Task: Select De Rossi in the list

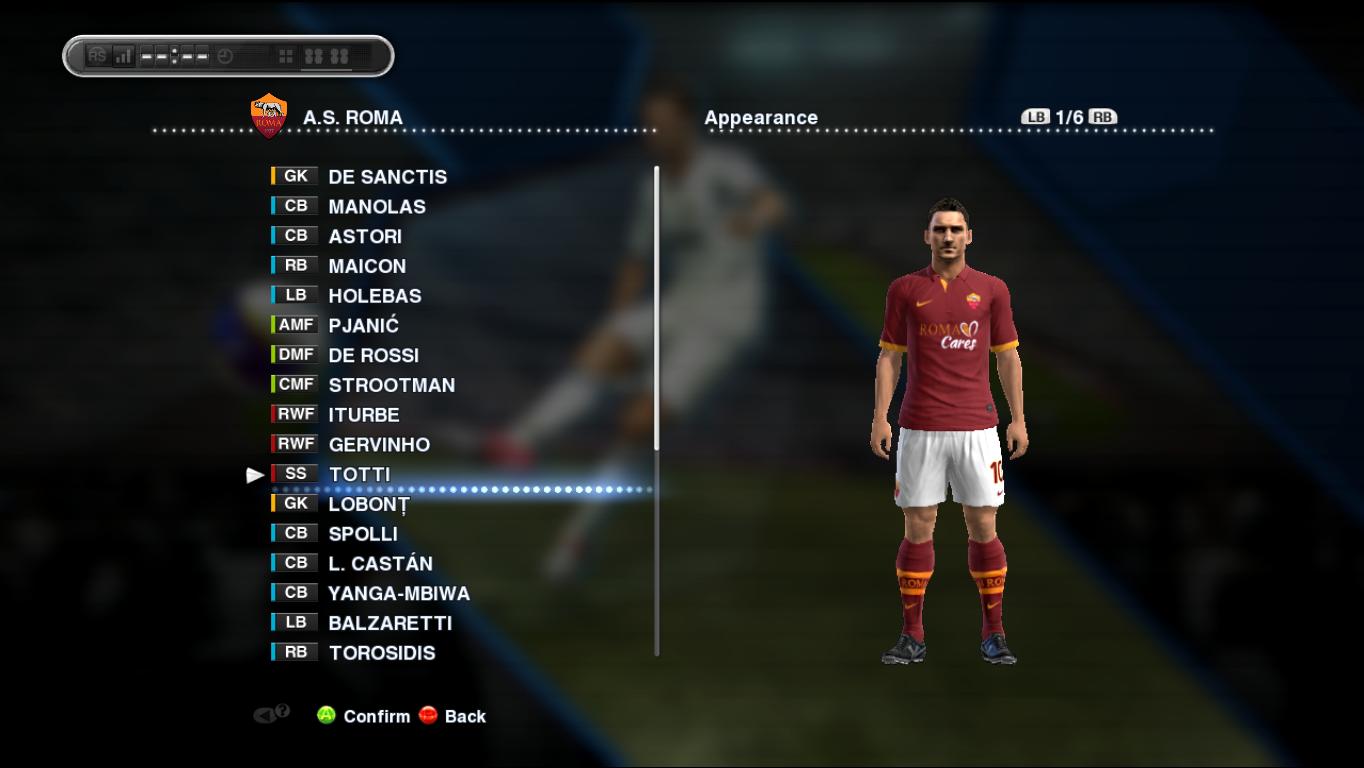Action: pos(373,355)
